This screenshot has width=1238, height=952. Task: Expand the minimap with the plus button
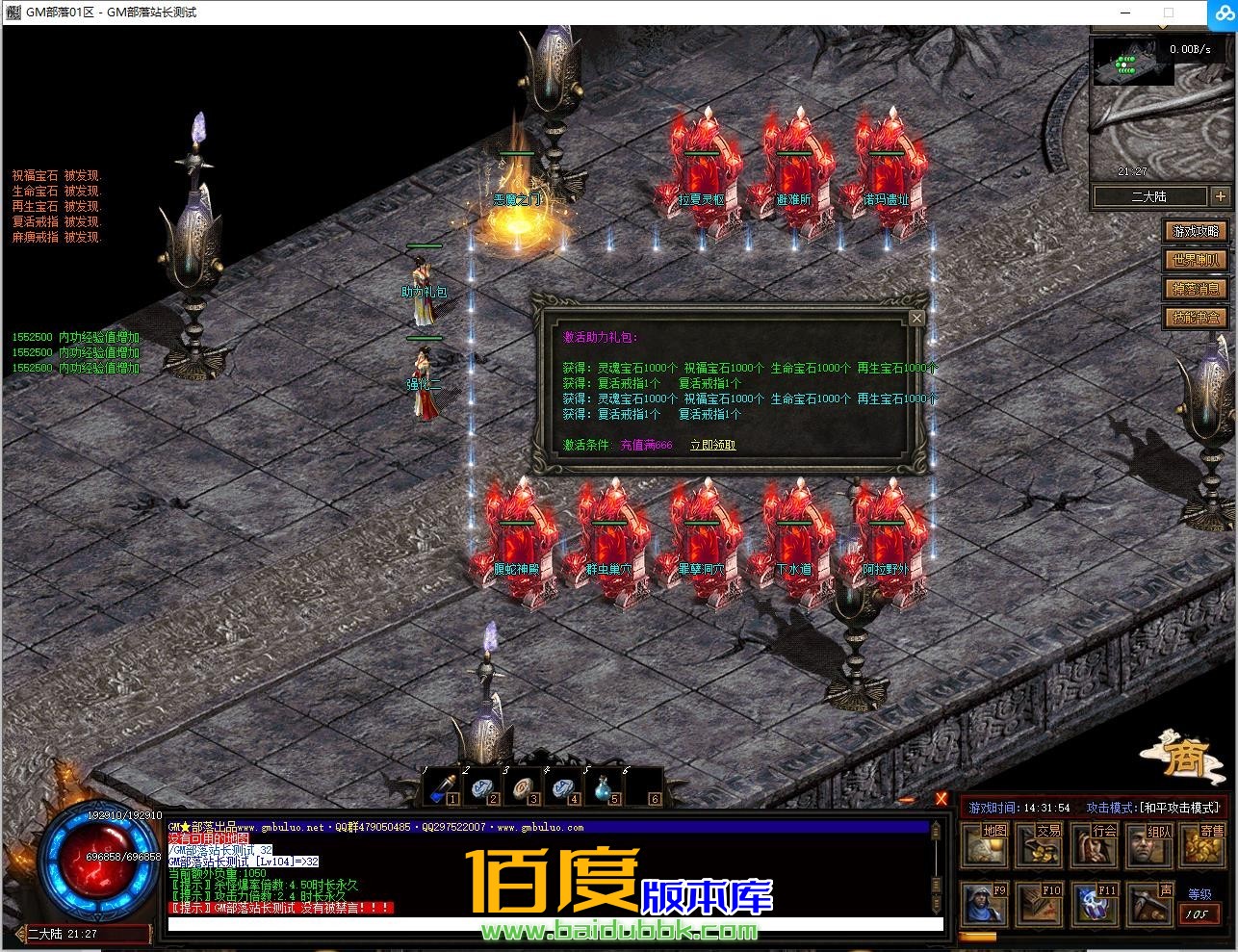[x=1220, y=196]
